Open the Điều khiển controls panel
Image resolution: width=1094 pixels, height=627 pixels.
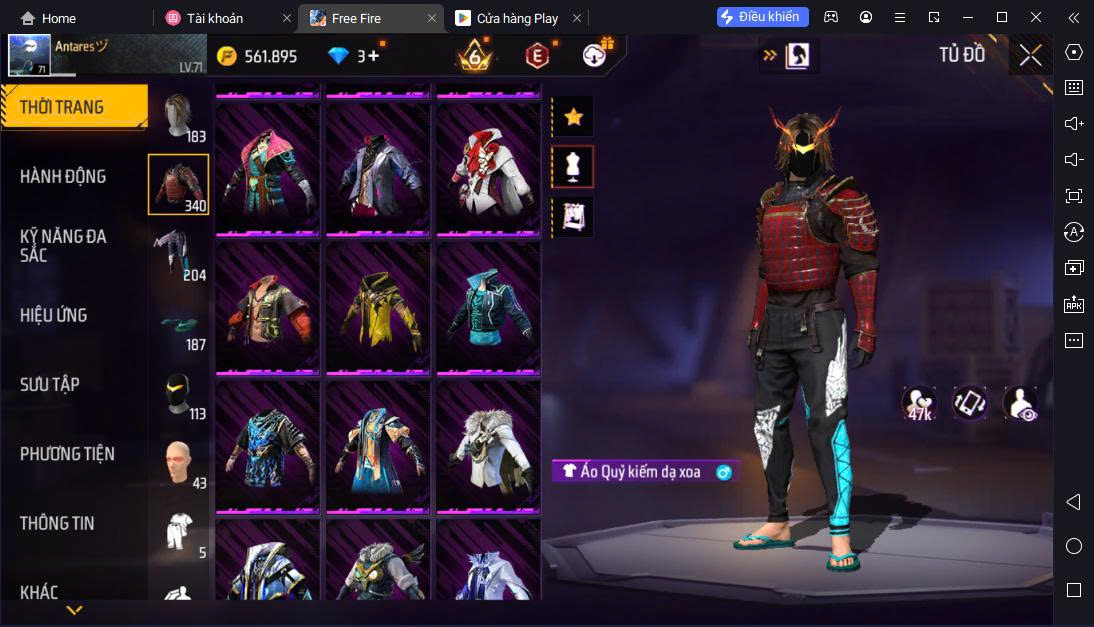pos(762,17)
